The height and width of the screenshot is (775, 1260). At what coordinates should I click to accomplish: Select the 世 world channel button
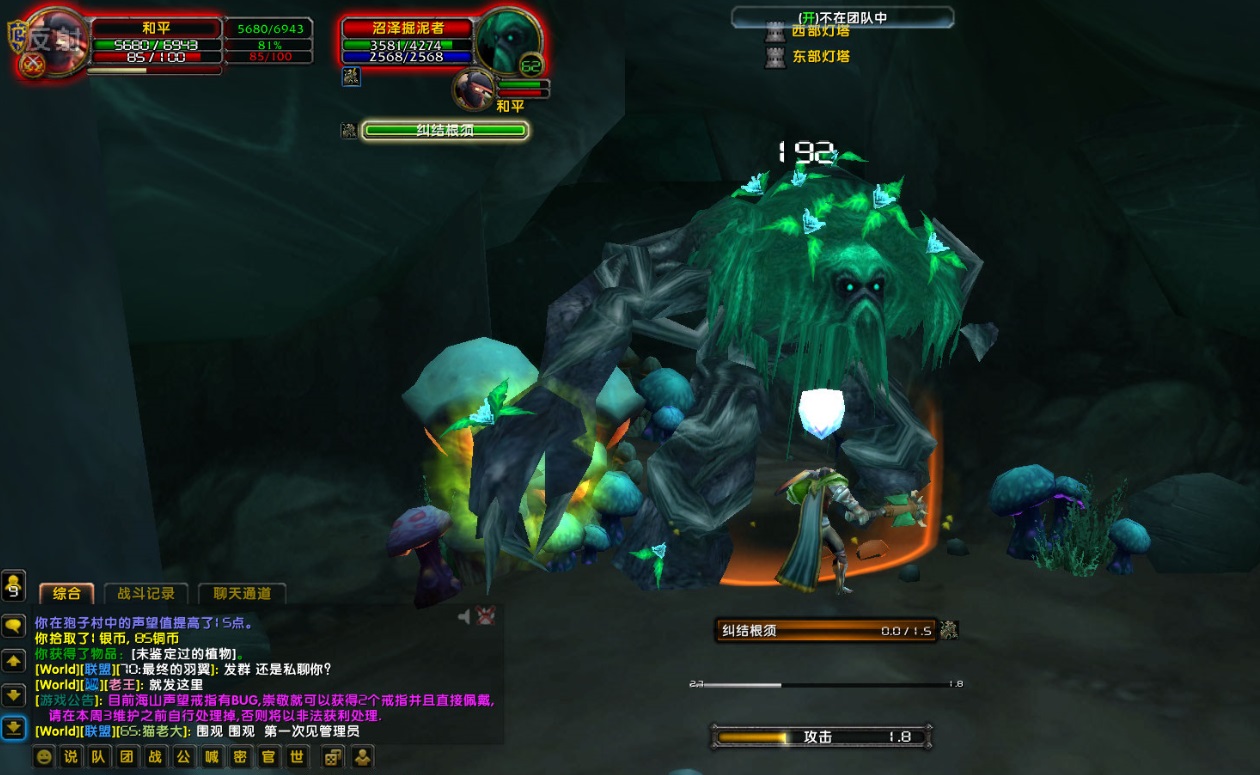click(297, 757)
